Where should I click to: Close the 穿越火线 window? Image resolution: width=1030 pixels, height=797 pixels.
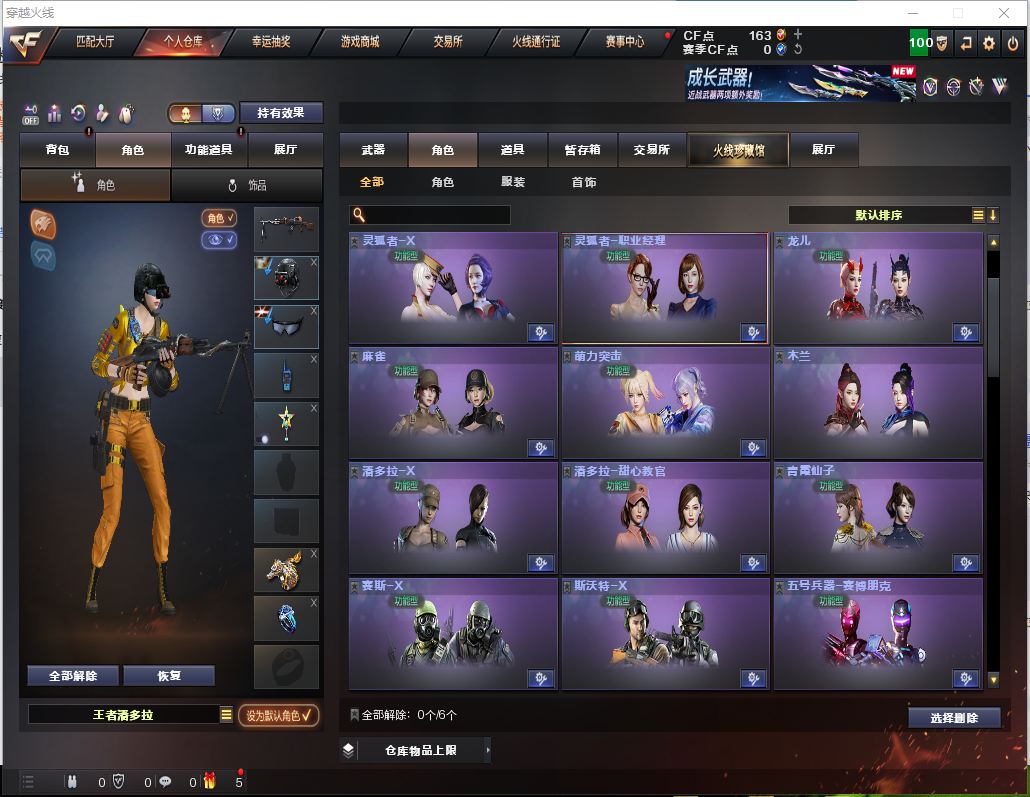pos(1004,13)
